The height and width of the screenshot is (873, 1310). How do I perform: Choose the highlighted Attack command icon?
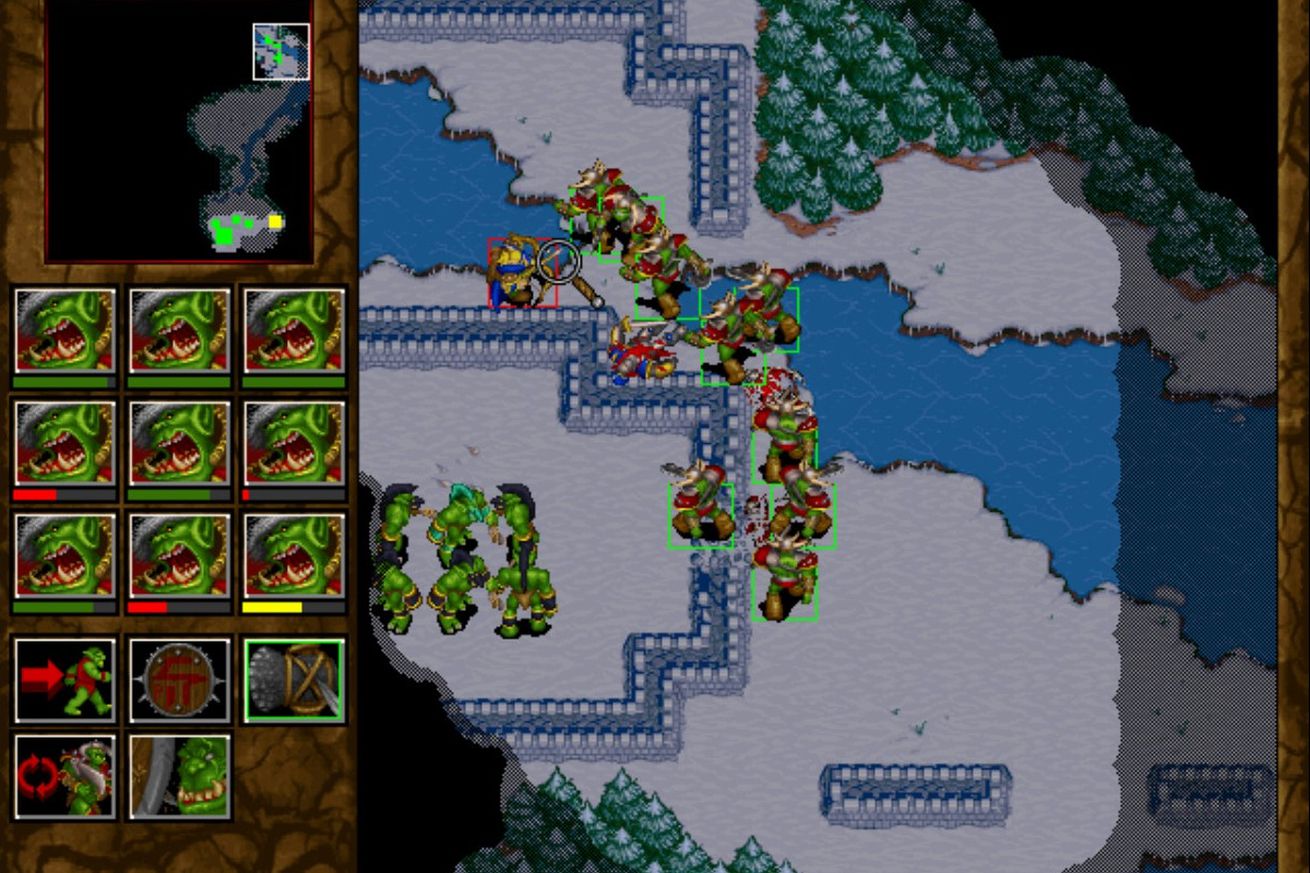pos(295,681)
